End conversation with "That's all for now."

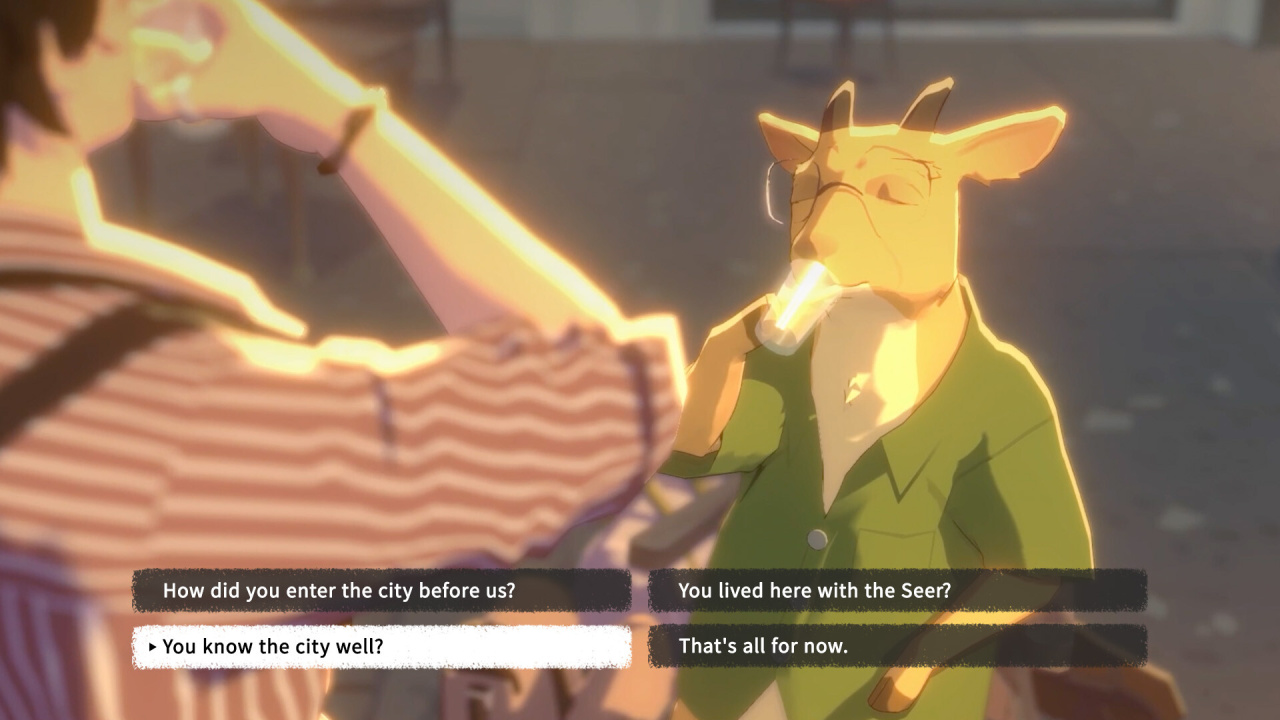pos(897,646)
